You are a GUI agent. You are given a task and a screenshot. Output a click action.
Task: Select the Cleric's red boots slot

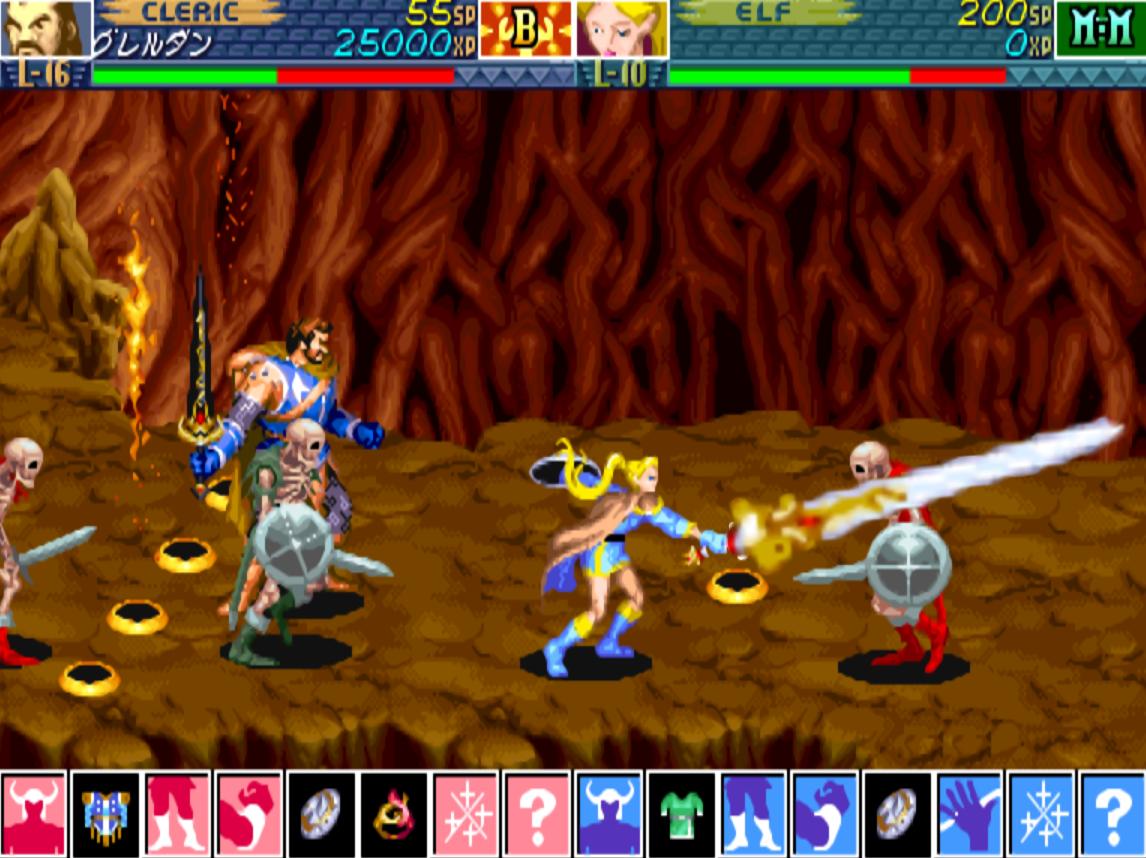click(177, 814)
